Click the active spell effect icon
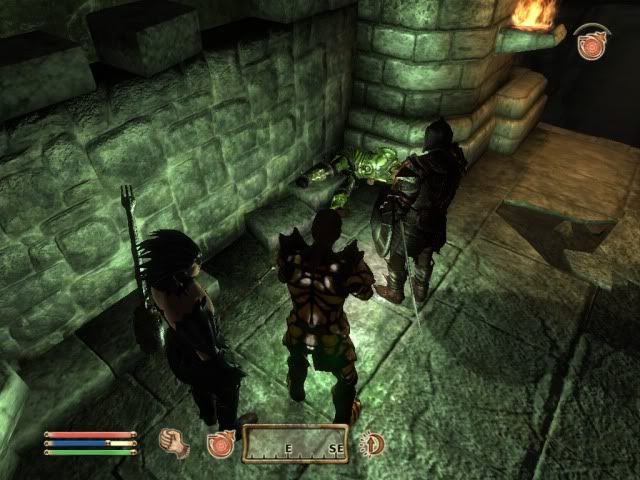This screenshot has height=480, width=640. coord(590,44)
